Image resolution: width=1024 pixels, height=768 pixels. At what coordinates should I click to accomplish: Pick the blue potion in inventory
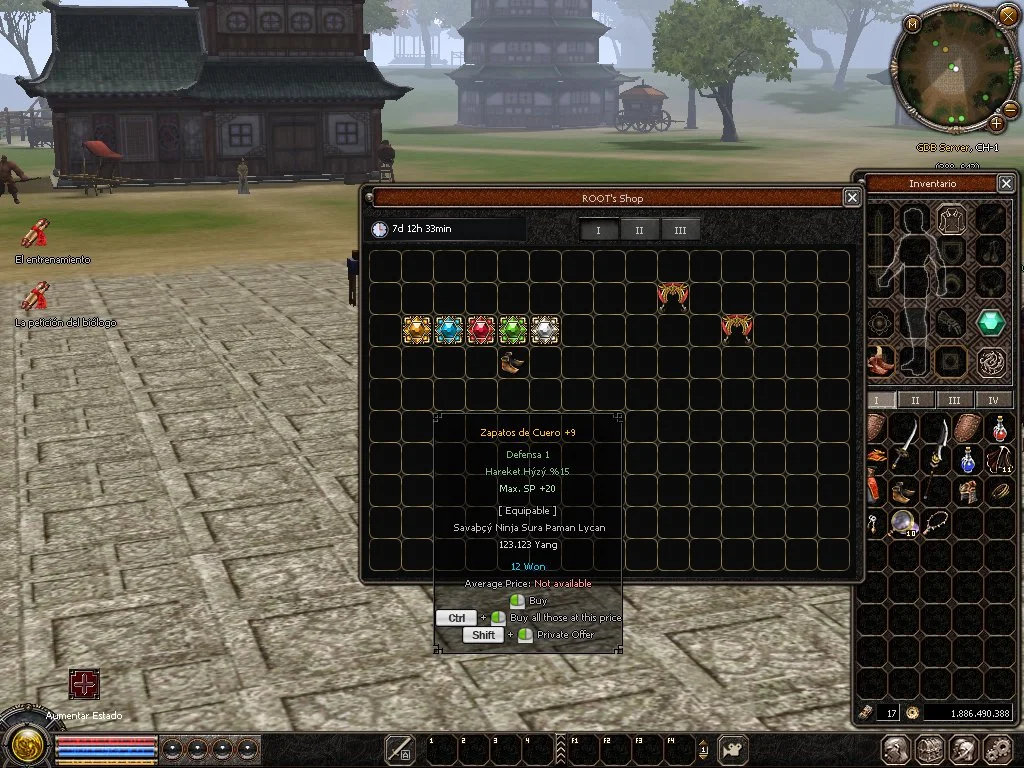pos(967,460)
